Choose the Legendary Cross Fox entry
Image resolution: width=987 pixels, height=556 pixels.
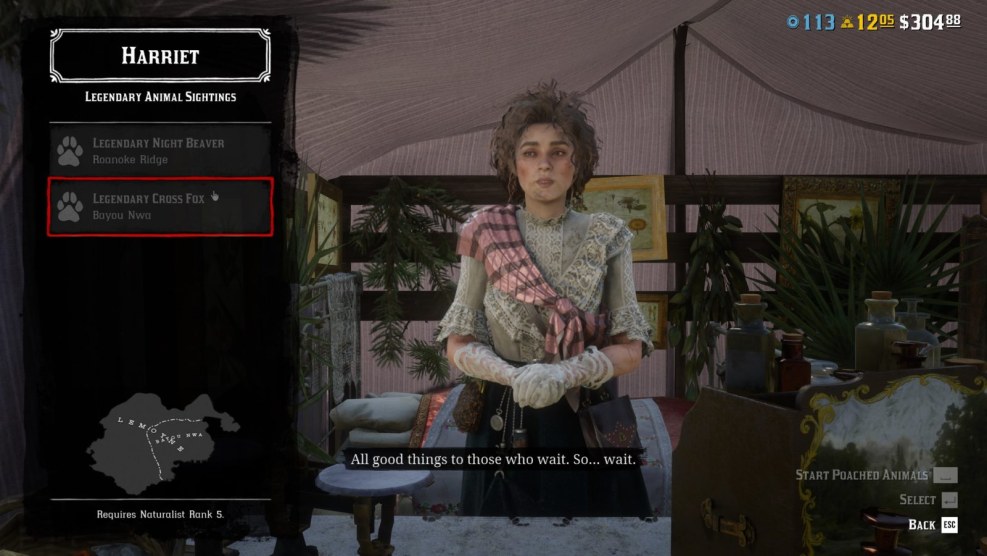[x=160, y=207]
